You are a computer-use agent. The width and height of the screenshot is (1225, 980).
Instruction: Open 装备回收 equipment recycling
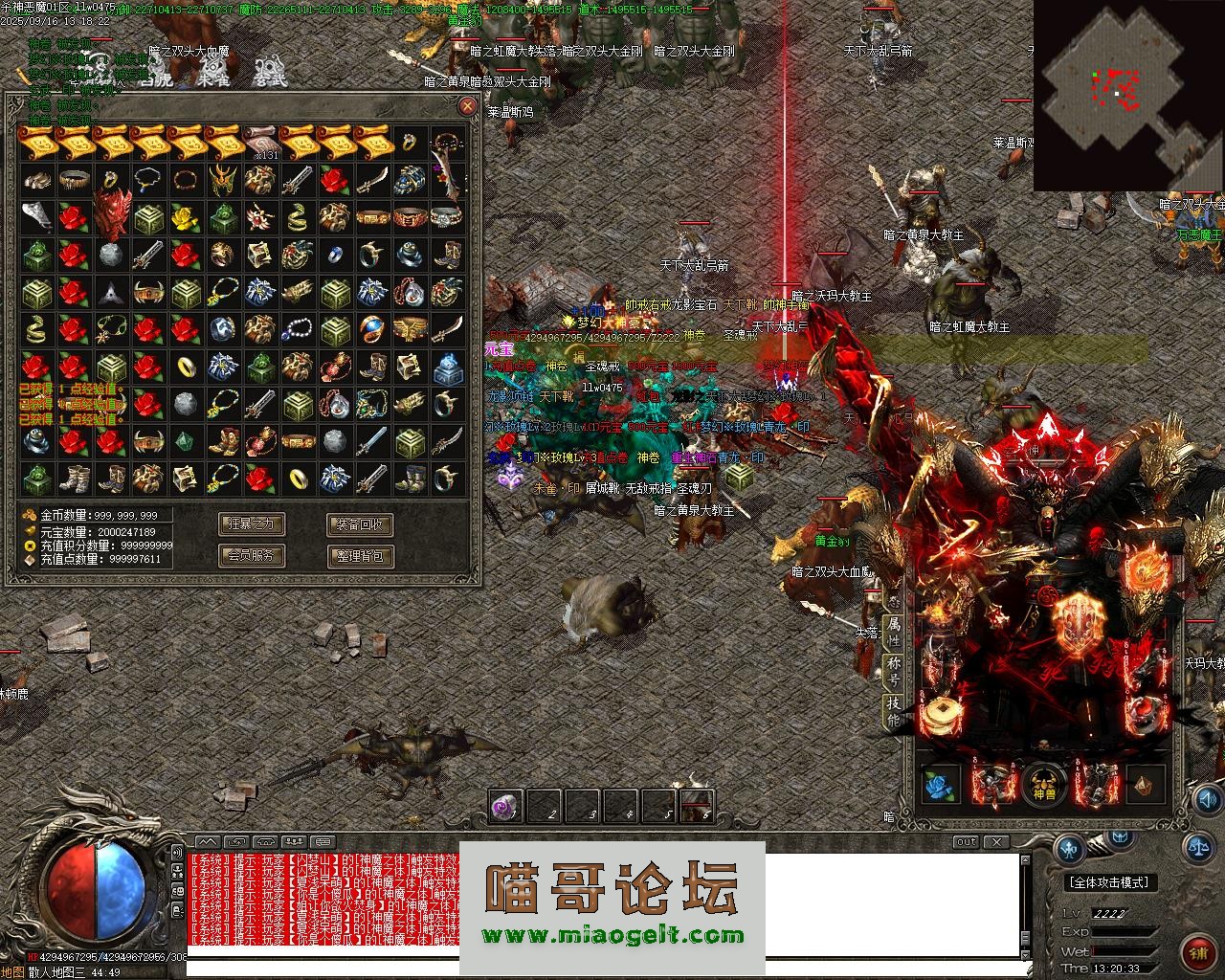point(360,523)
